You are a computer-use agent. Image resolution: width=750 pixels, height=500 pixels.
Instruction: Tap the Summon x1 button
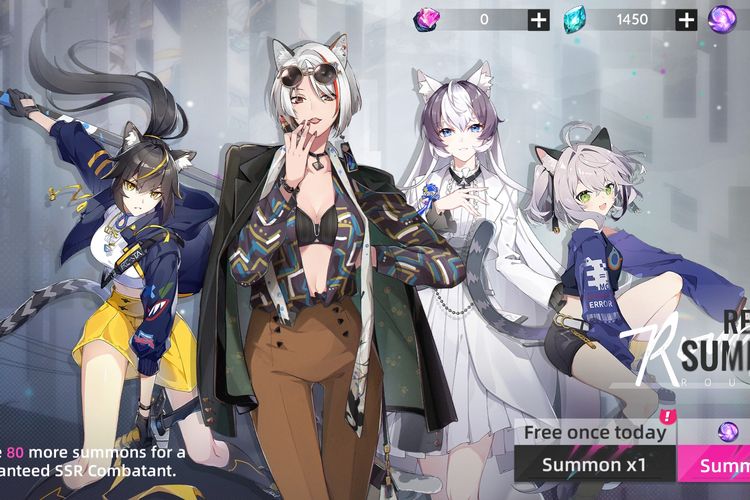594,464
